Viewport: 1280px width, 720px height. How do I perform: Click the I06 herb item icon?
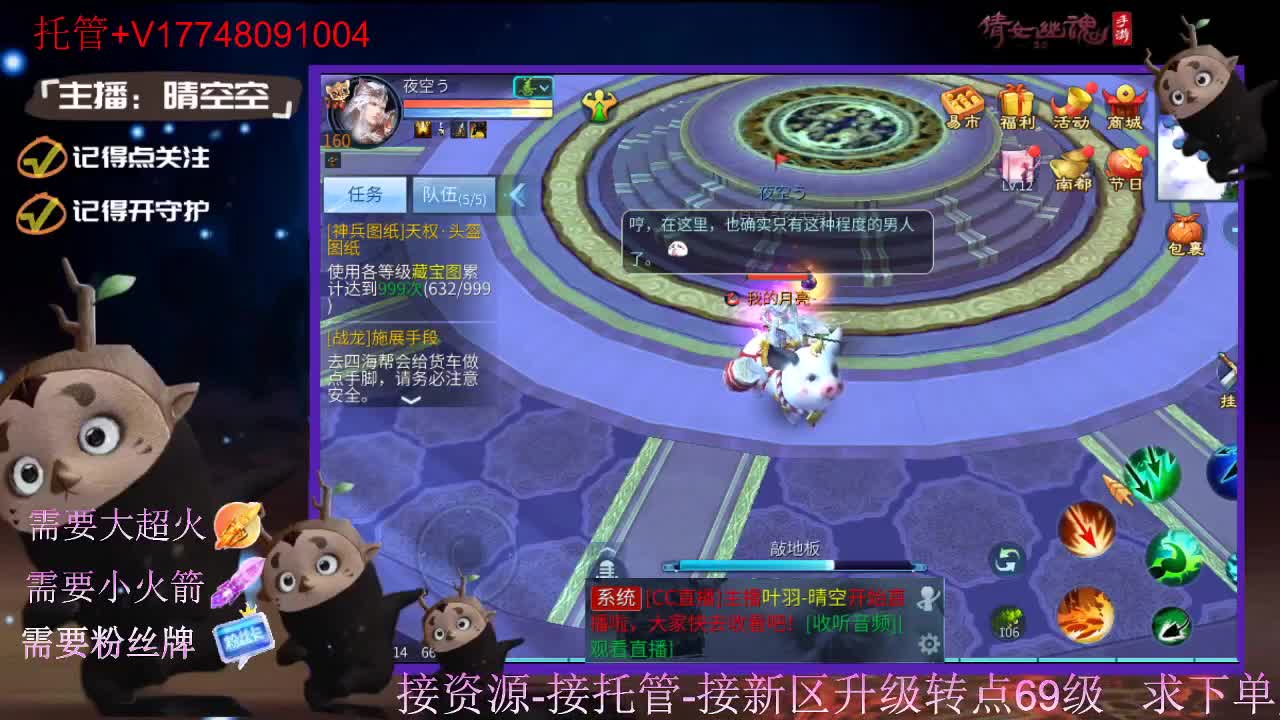point(1008,621)
